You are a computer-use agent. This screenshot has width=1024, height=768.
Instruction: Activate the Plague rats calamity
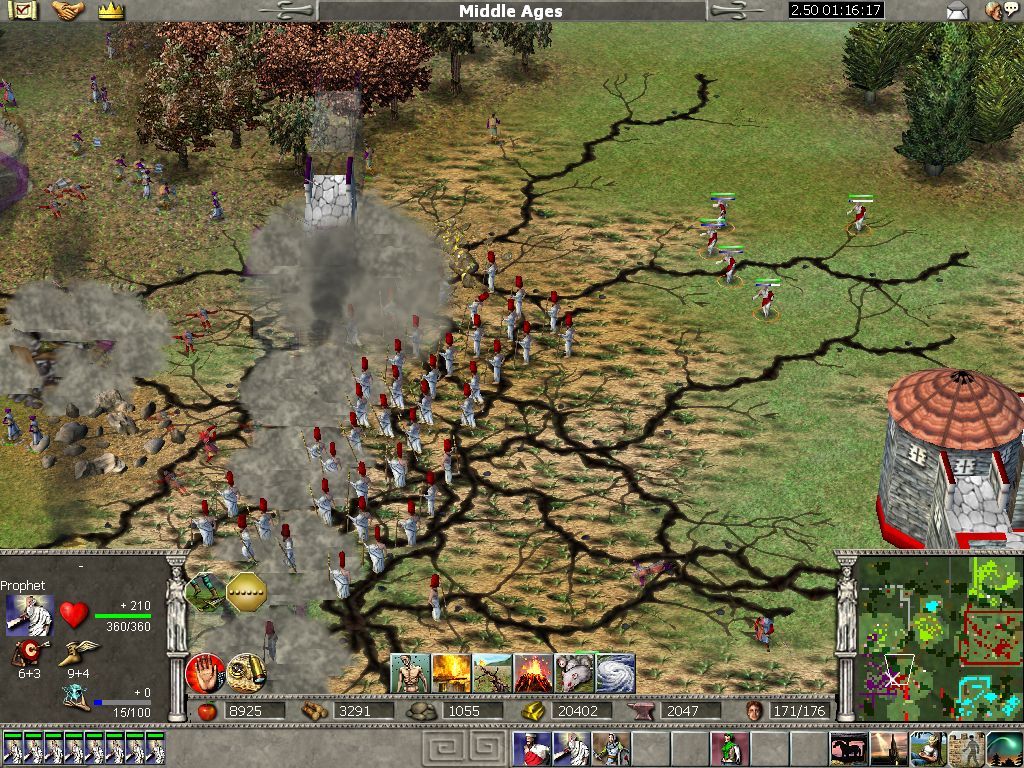tap(574, 673)
